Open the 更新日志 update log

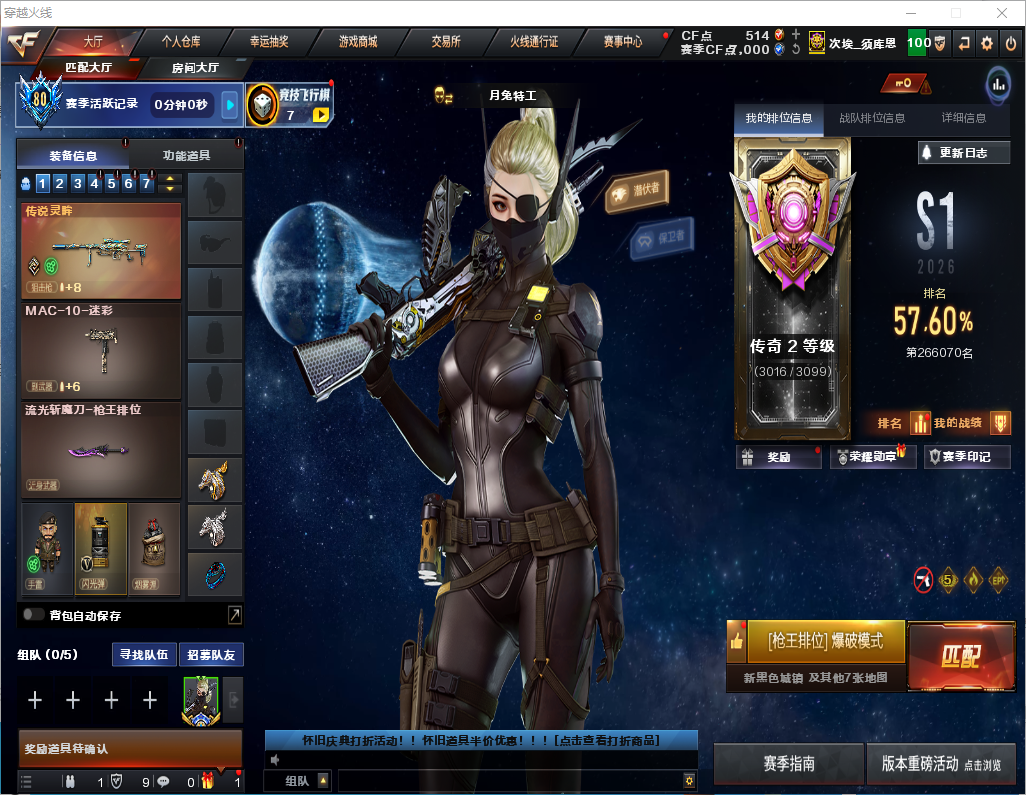click(964, 153)
